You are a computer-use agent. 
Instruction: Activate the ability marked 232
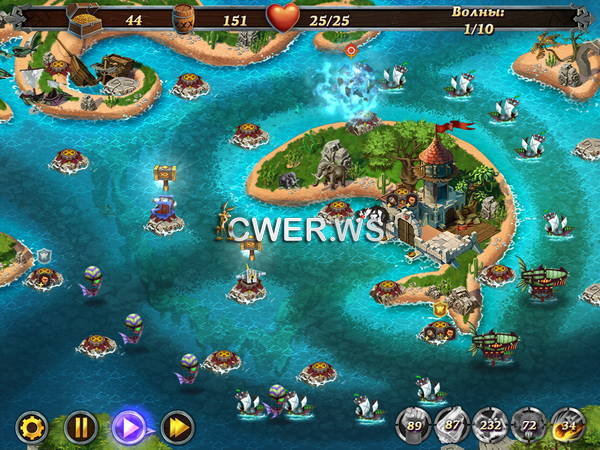coord(489,425)
